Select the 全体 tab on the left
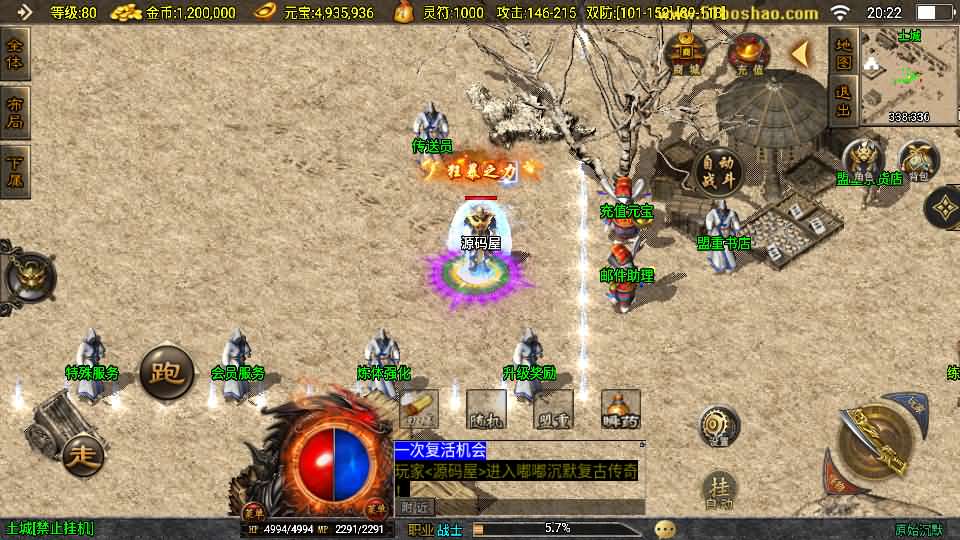The image size is (960, 540). 16,54
